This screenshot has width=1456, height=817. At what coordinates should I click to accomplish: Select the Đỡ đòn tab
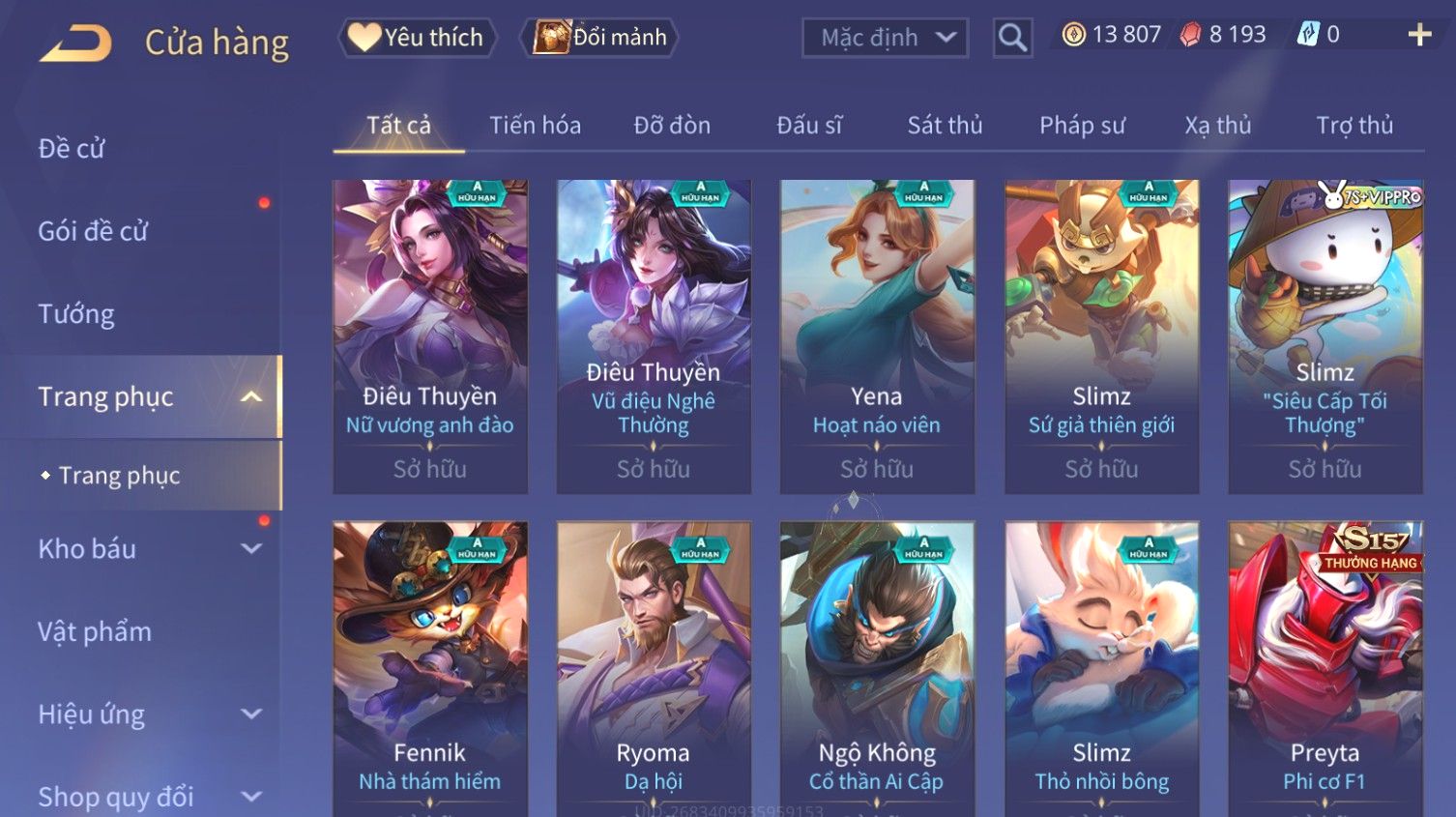click(672, 126)
